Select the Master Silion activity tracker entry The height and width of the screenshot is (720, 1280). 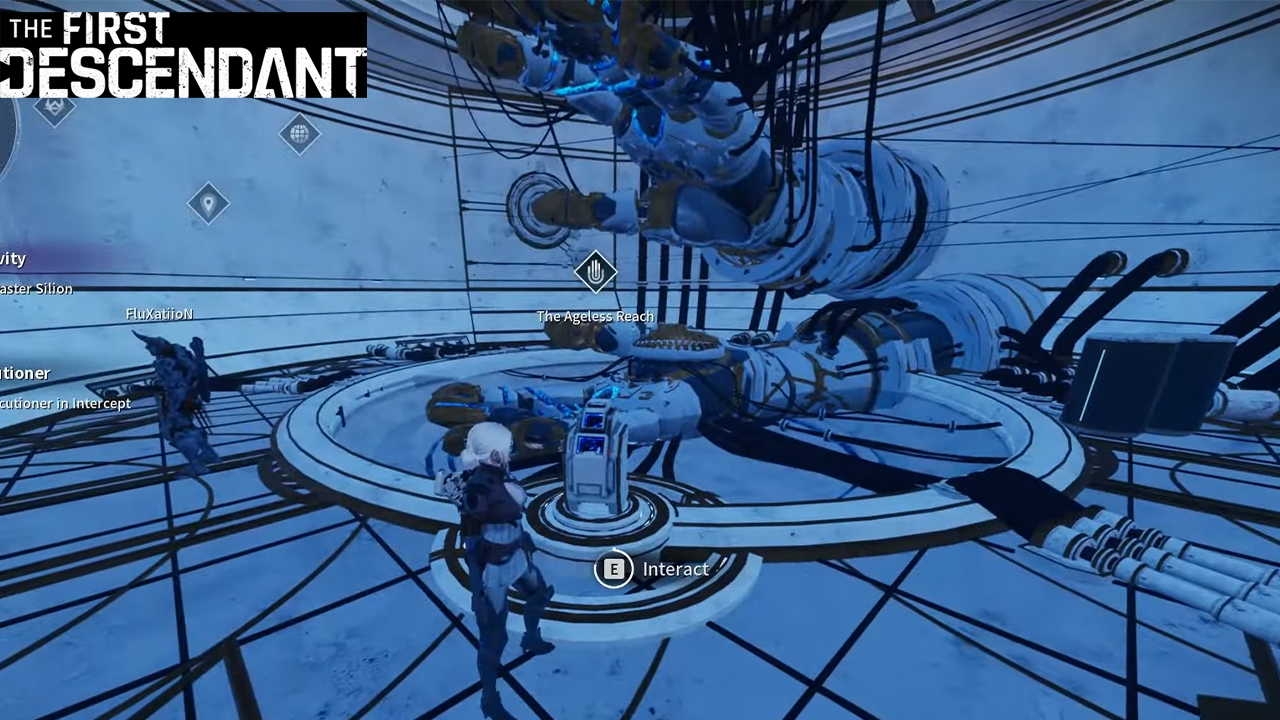click(37, 288)
